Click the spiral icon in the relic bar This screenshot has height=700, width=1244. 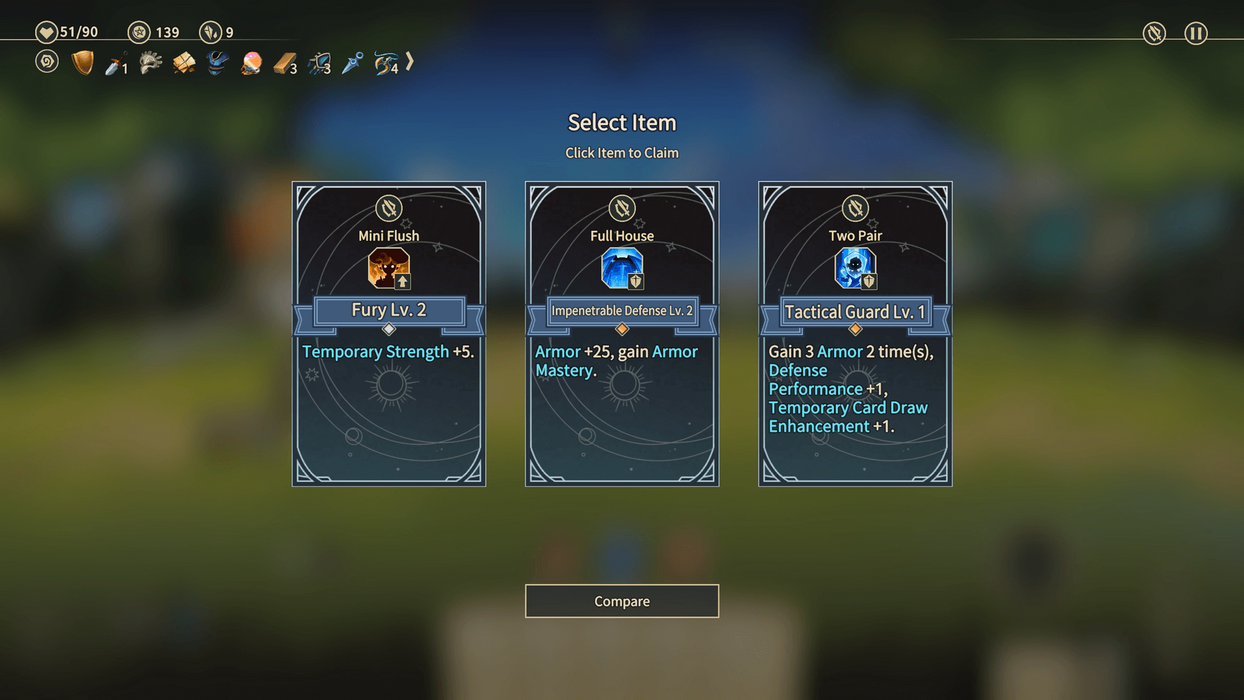47,62
